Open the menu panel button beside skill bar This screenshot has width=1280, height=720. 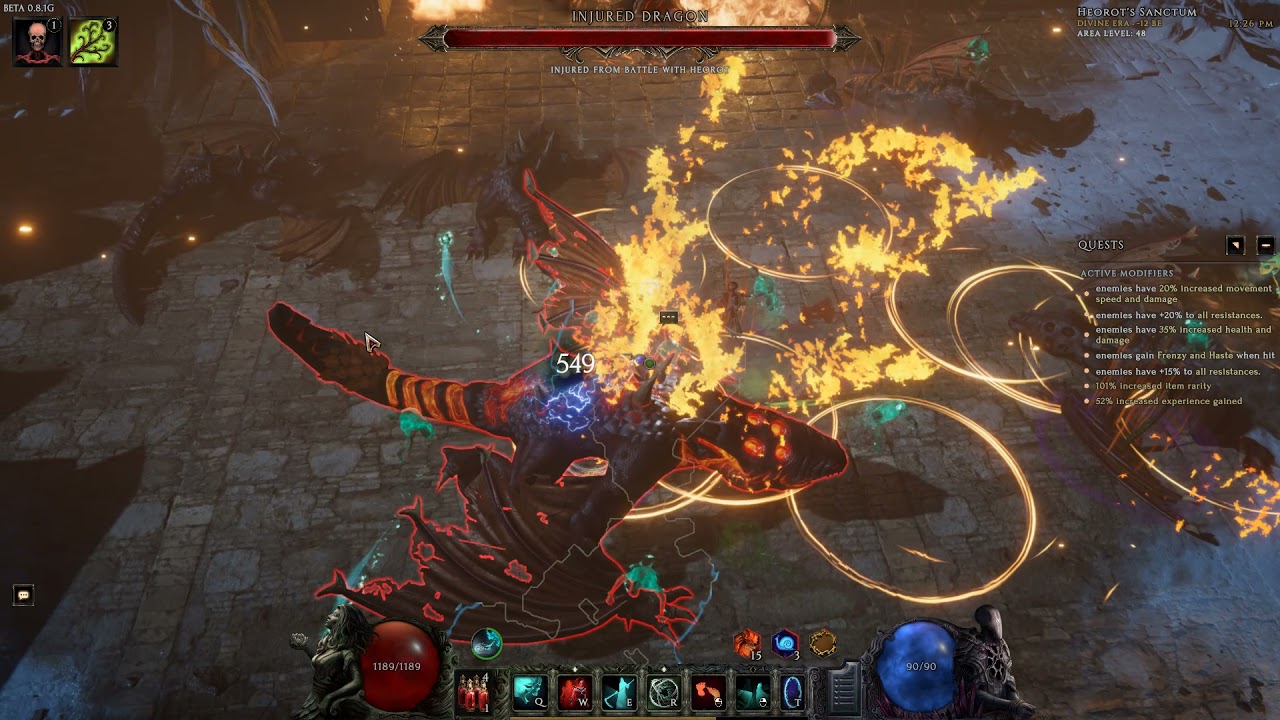pos(844,688)
